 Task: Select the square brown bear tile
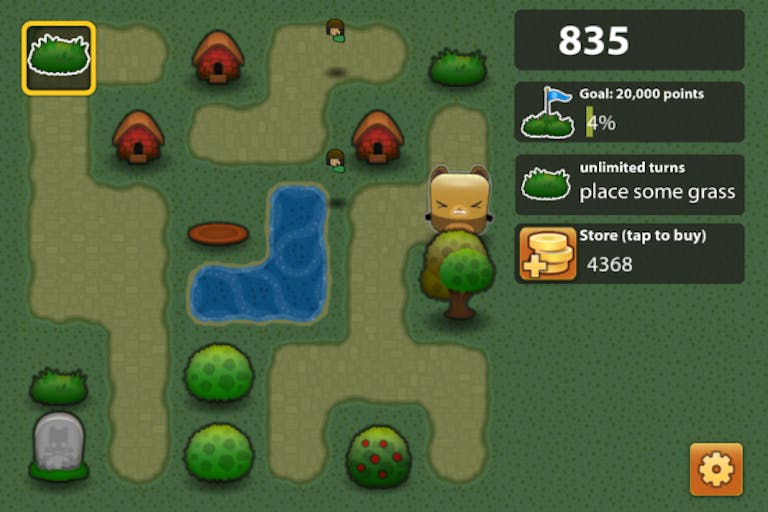tap(459, 200)
